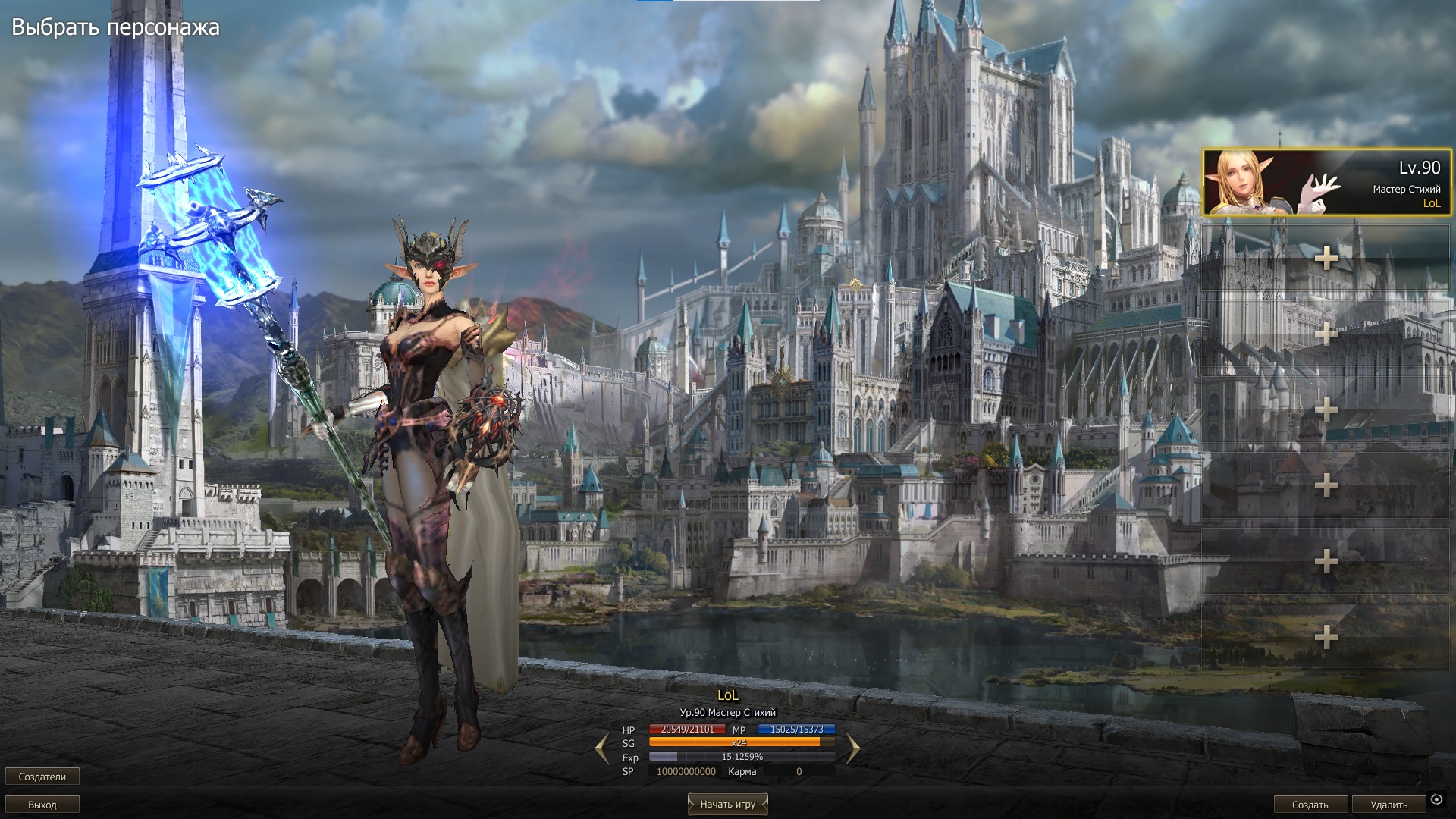Switch to previous character with left arrow

coord(602,748)
